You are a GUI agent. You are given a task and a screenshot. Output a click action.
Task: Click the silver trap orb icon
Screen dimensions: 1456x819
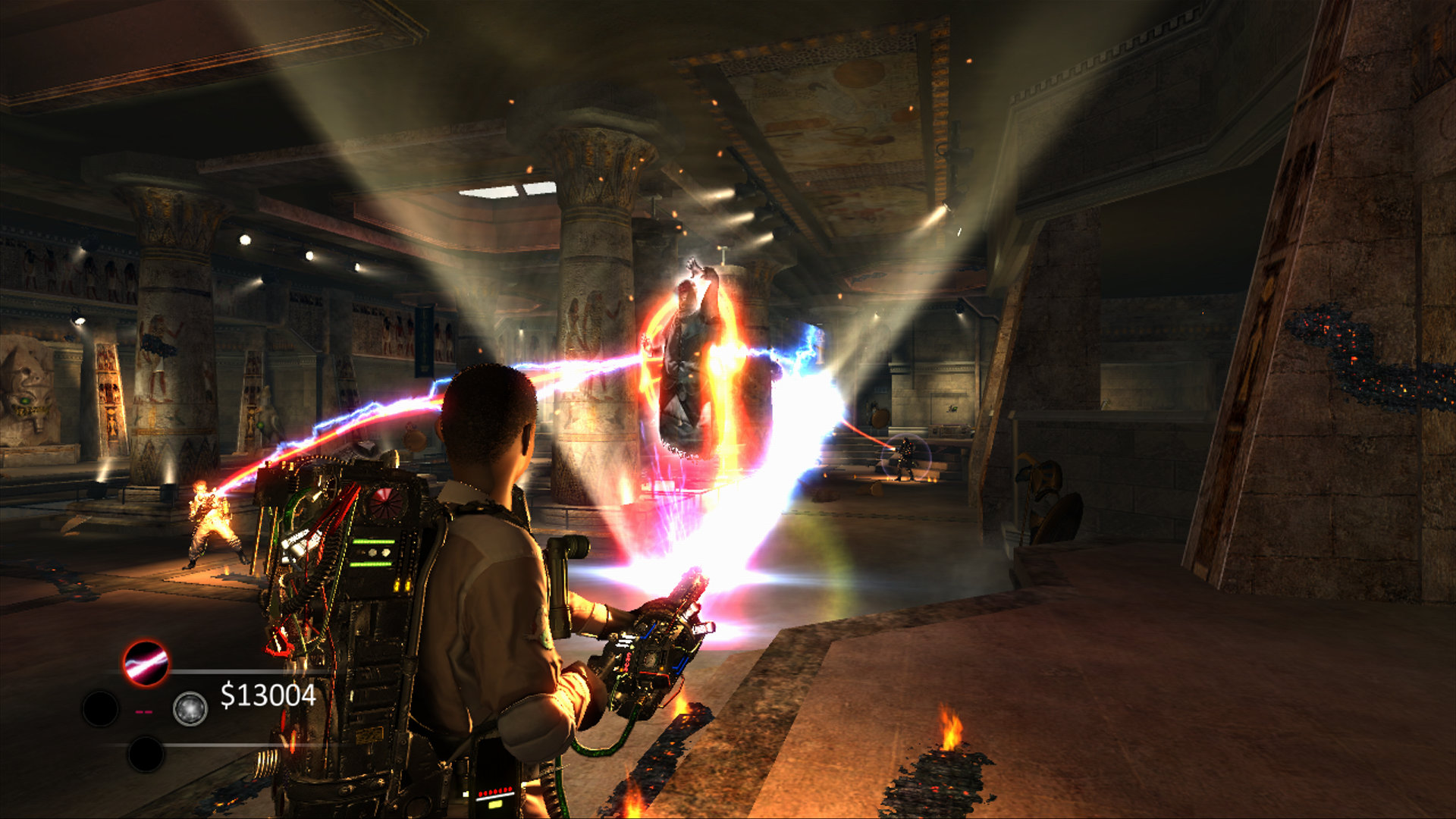190,708
